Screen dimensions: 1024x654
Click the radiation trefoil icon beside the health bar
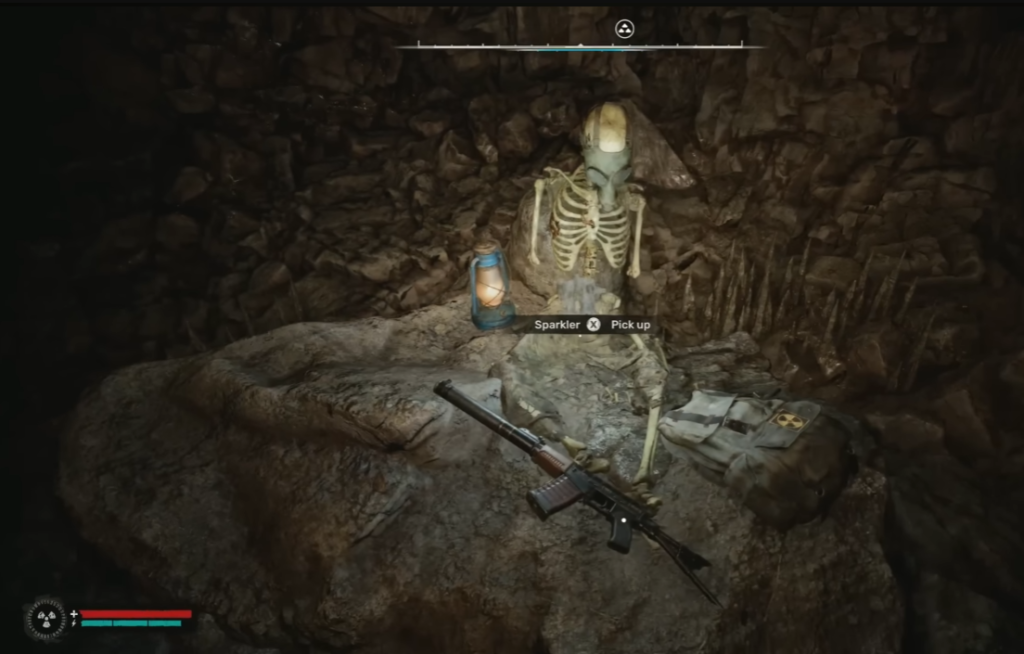pos(47,618)
